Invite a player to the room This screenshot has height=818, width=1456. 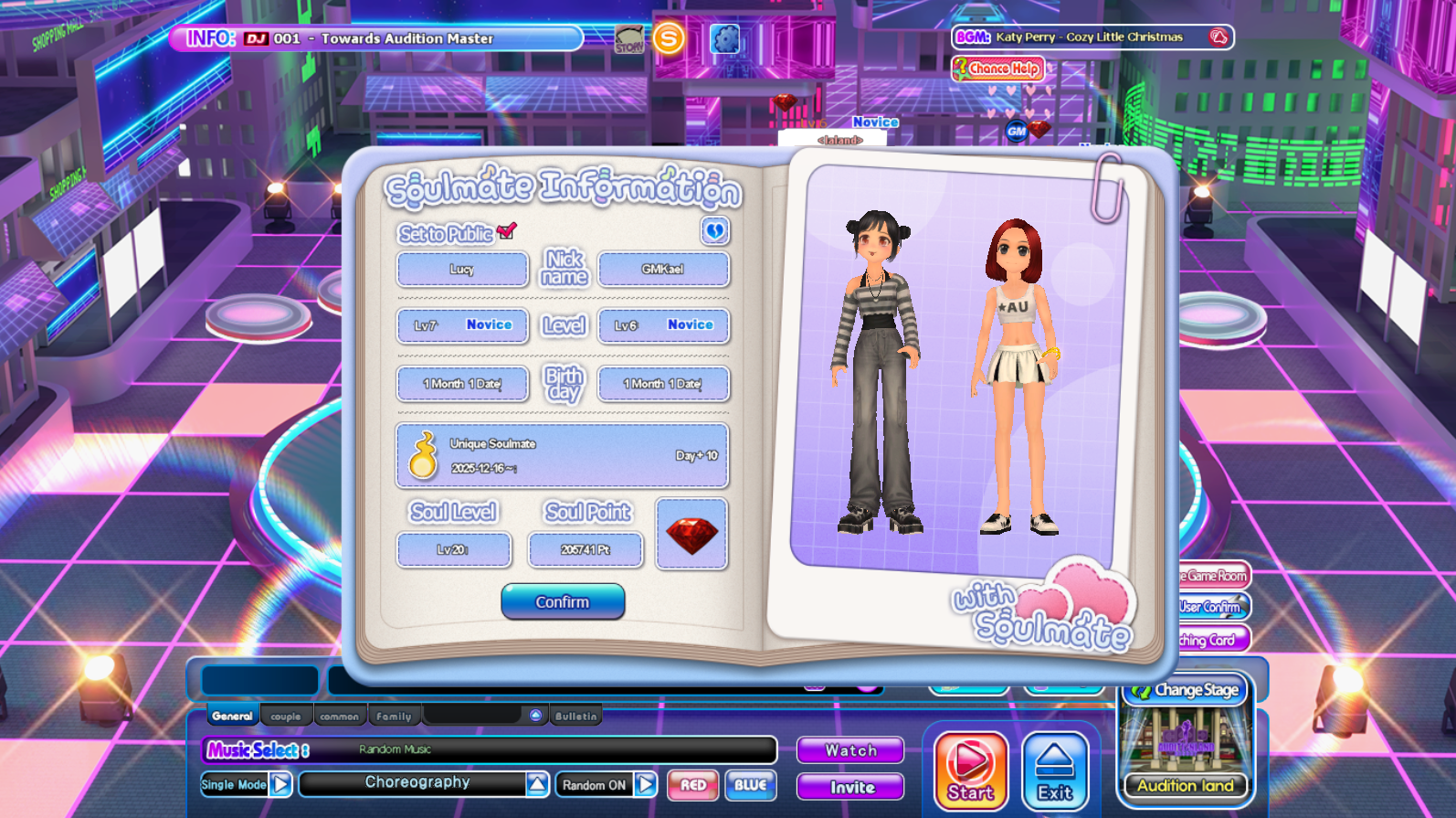click(x=850, y=787)
